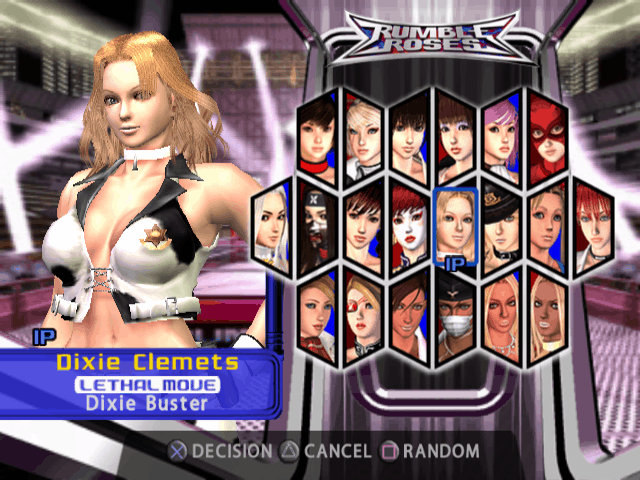Pick the purple-haired wrestler portrait

coord(501,134)
